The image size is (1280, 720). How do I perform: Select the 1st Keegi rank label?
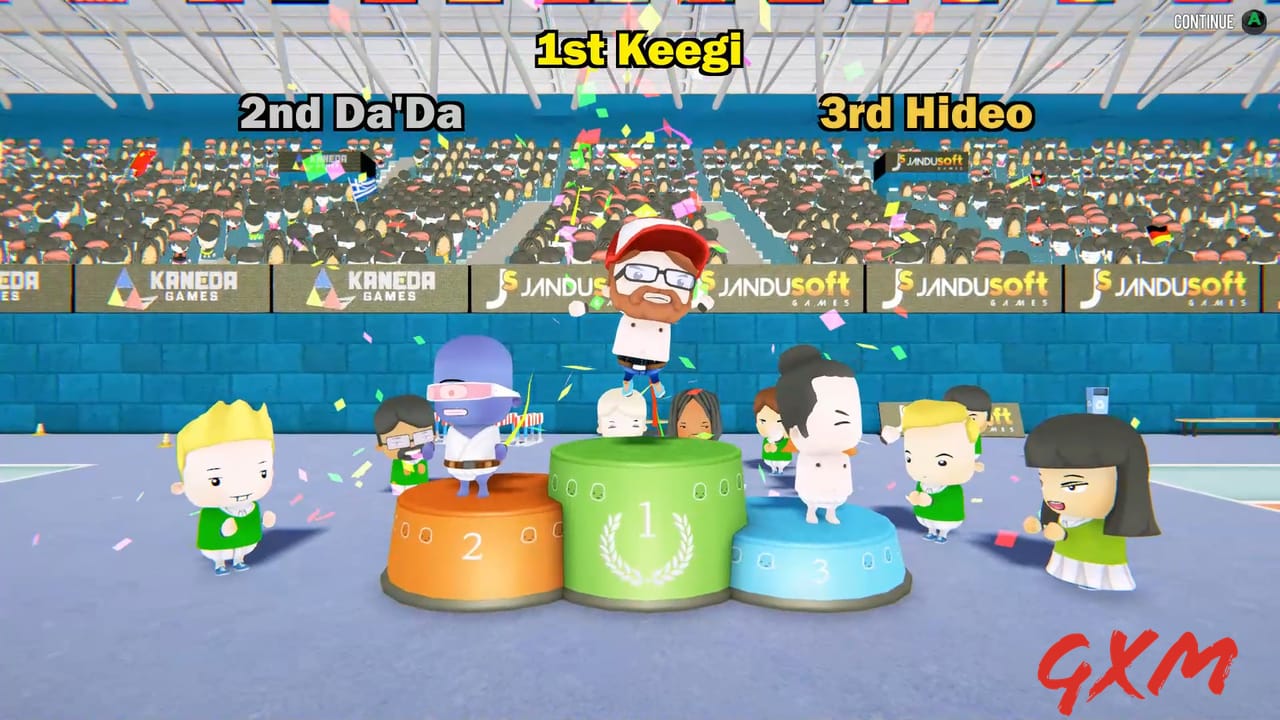[x=637, y=51]
